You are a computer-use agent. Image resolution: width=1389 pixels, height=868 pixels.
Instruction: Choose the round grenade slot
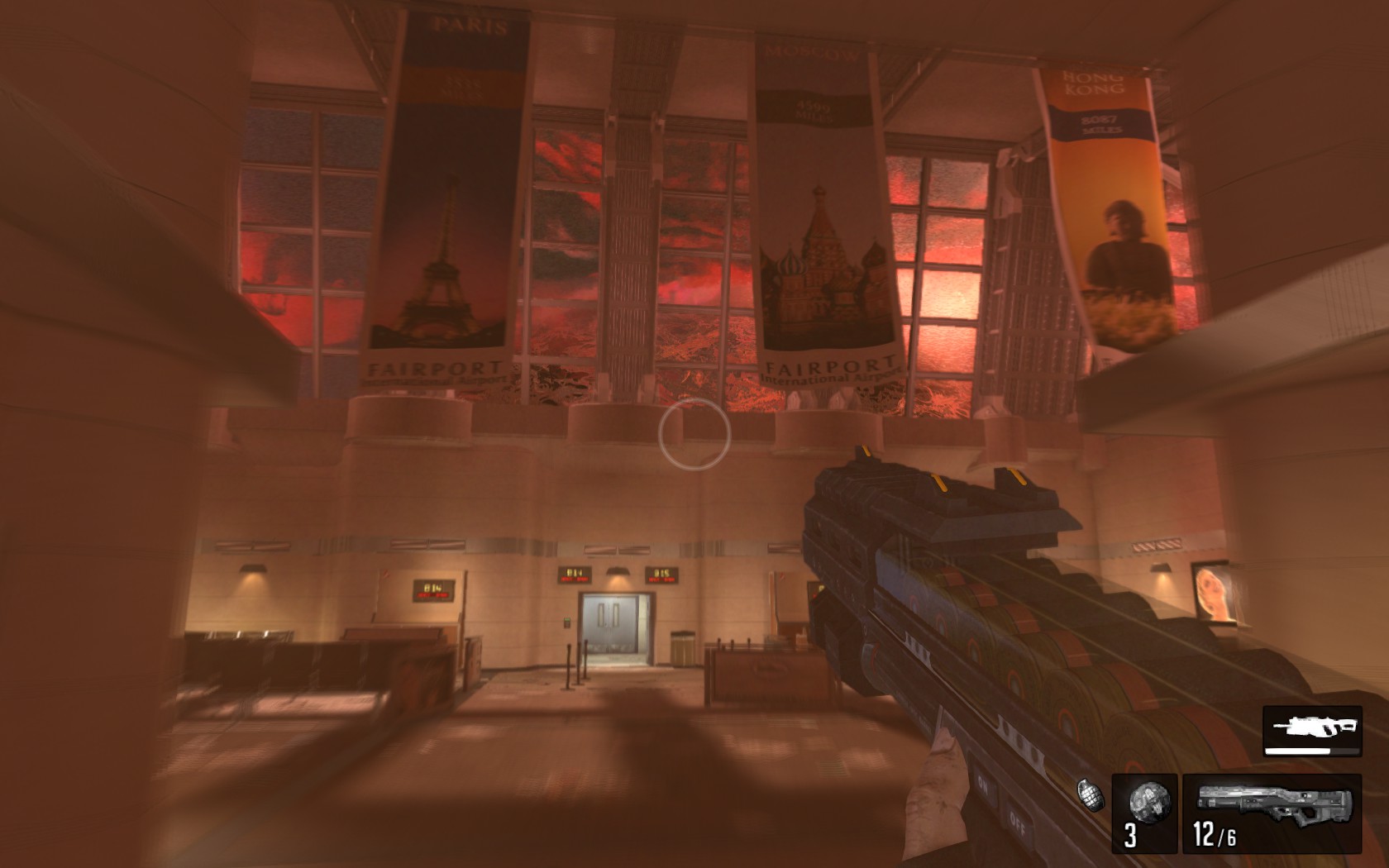coord(1144,813)
